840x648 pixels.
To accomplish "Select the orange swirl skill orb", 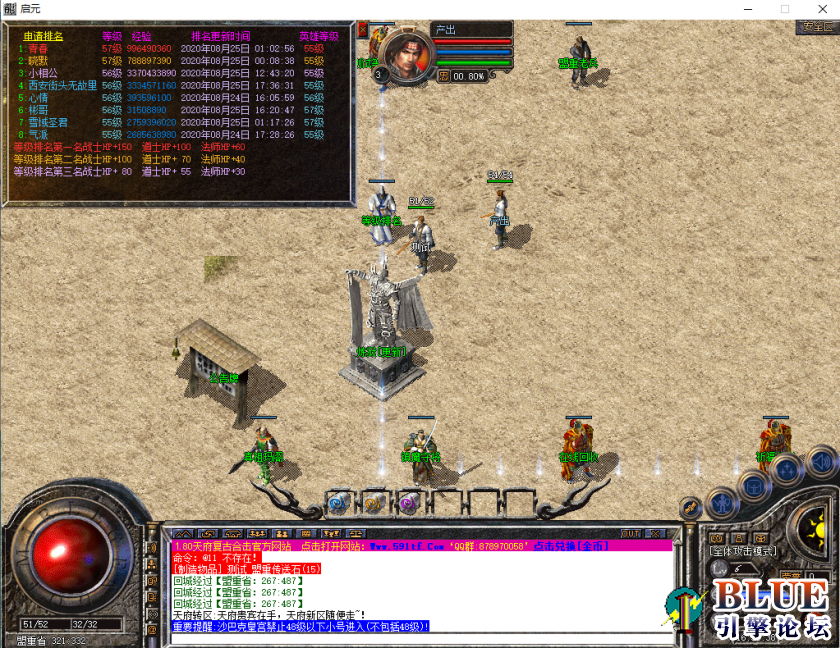I will tap(373, 503).
